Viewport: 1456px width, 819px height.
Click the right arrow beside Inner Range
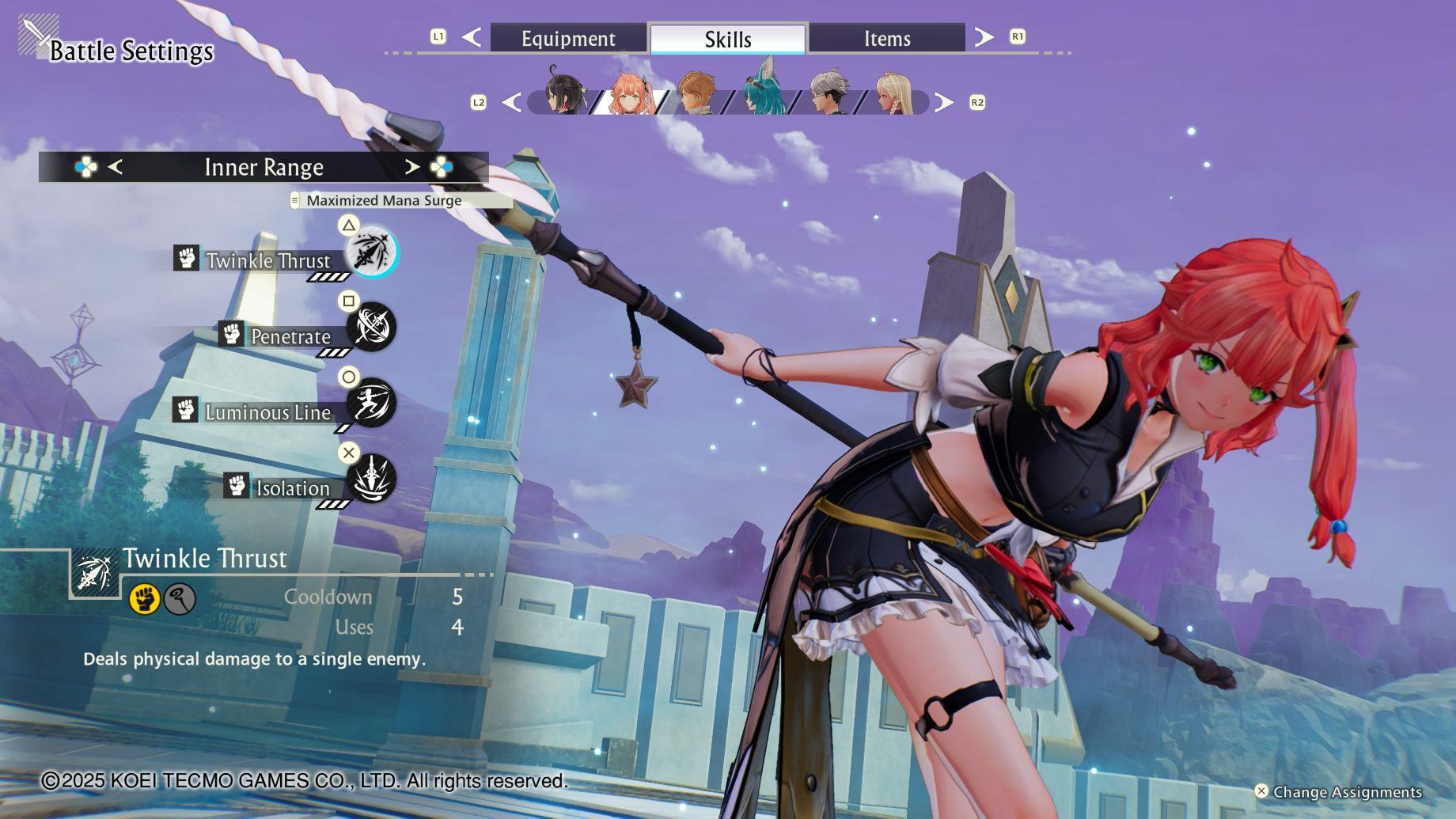point(411,167)
